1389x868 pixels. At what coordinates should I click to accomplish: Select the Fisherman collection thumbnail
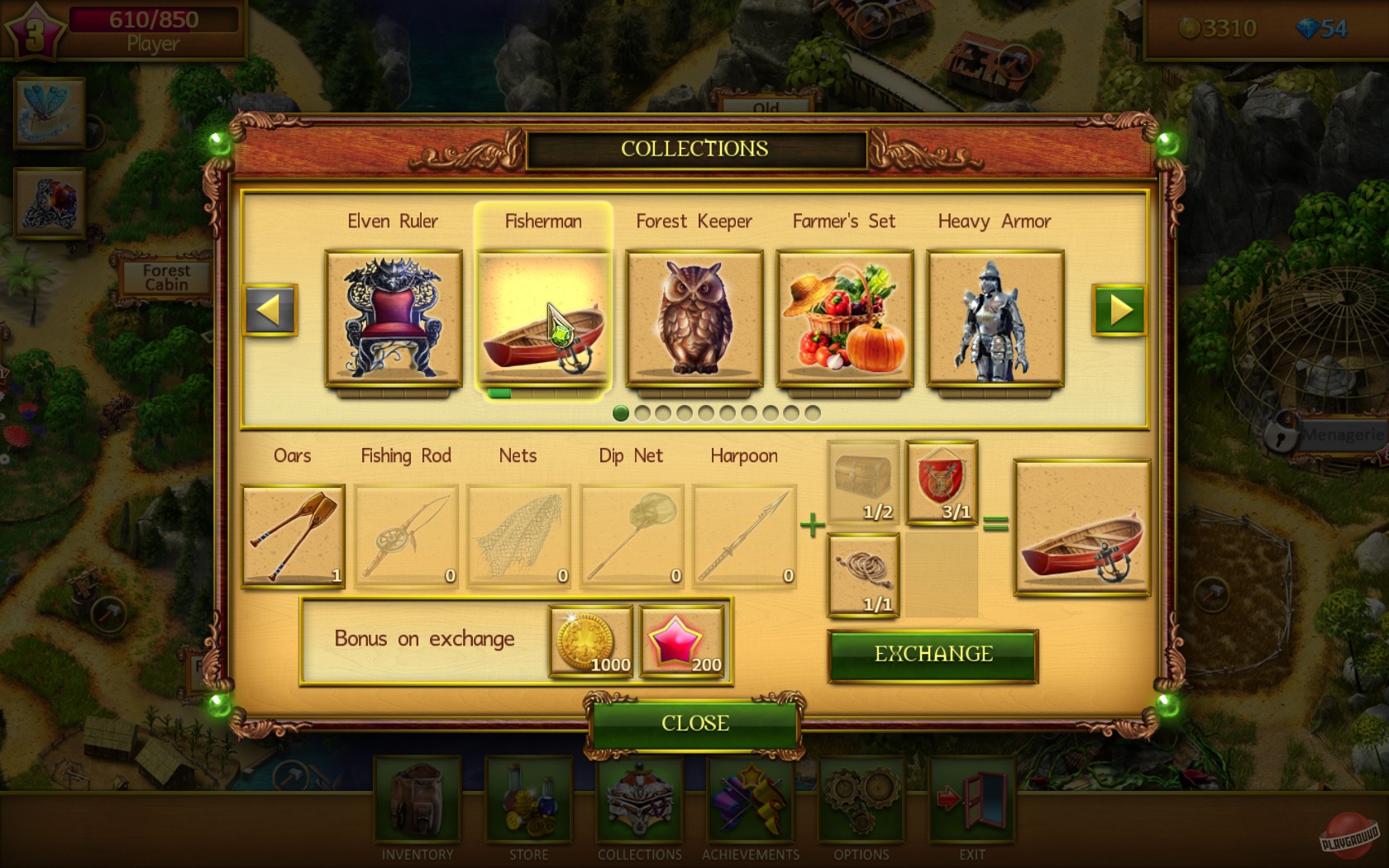coord(543,318)
